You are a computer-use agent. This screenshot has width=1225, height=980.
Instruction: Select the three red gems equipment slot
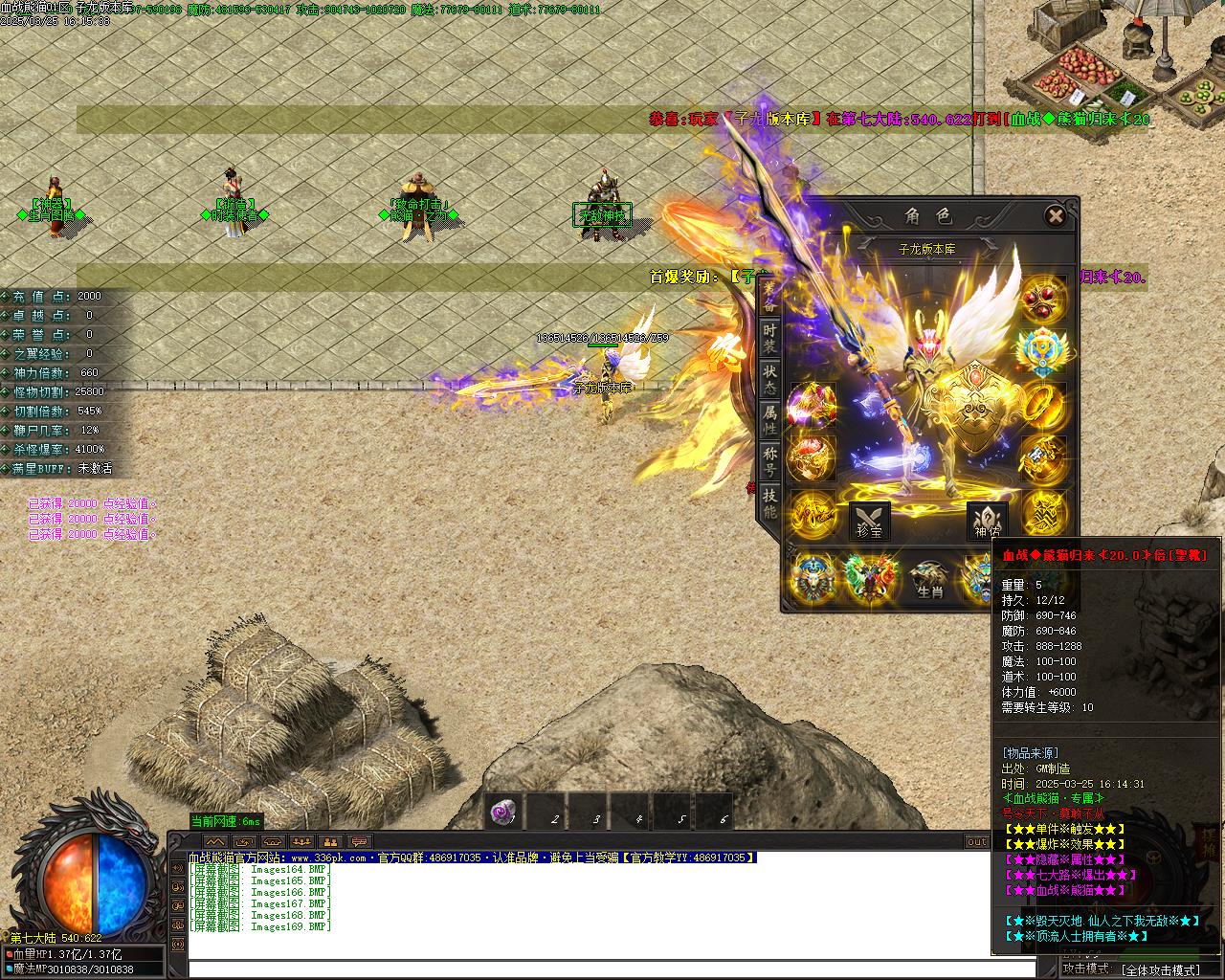(1042, 300)
